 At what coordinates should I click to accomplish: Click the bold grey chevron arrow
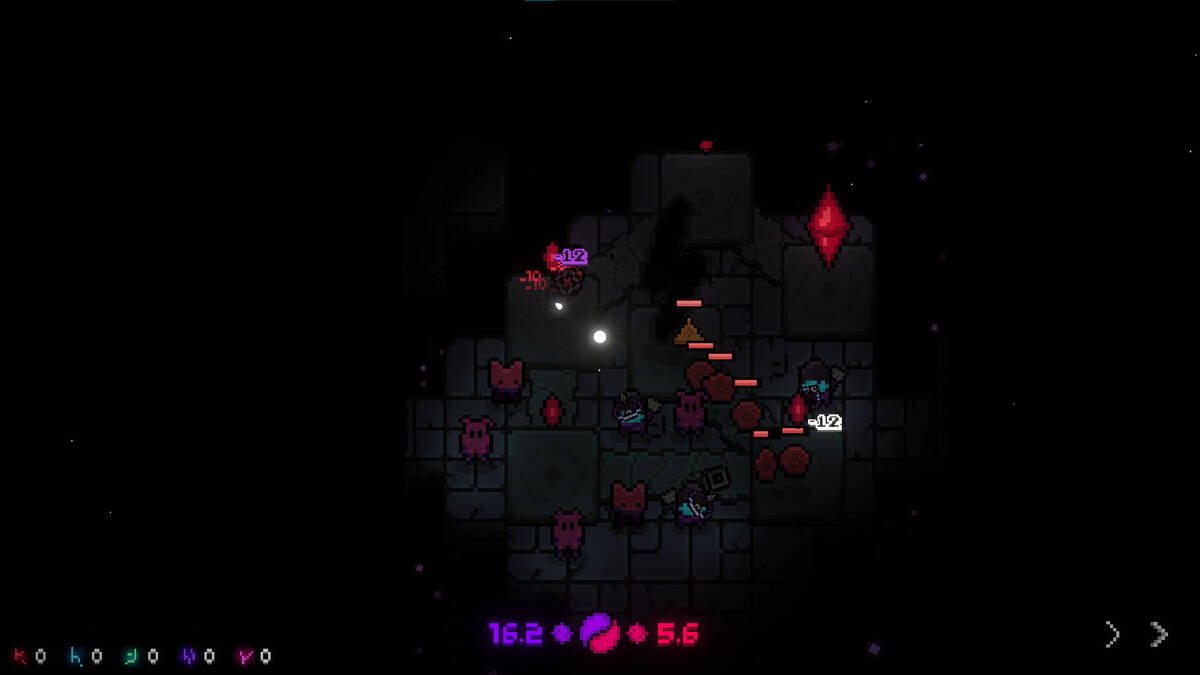click(1158, 634)
